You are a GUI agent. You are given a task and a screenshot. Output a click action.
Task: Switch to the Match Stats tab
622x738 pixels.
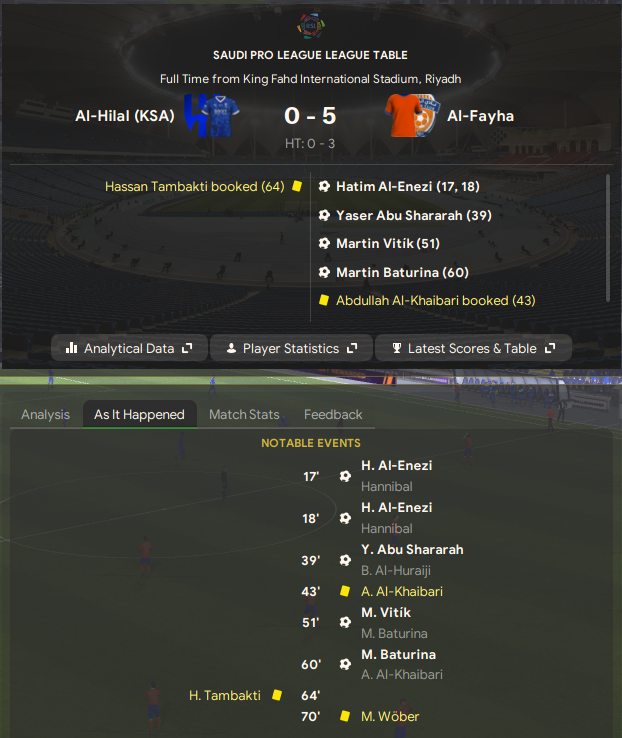[x=244, y=414]
